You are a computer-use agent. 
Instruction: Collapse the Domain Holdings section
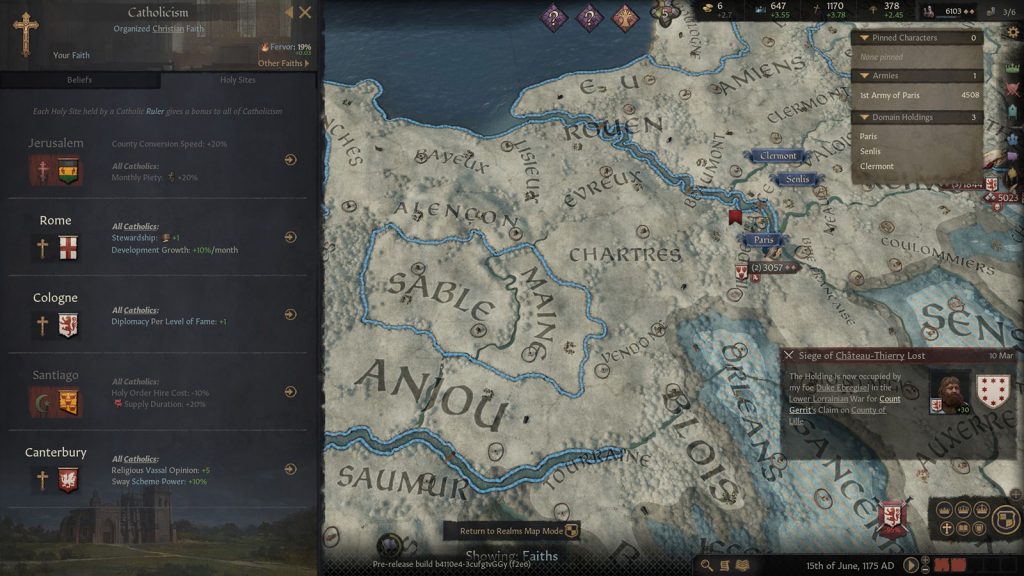pyautogui.click(x=864, y=117)
